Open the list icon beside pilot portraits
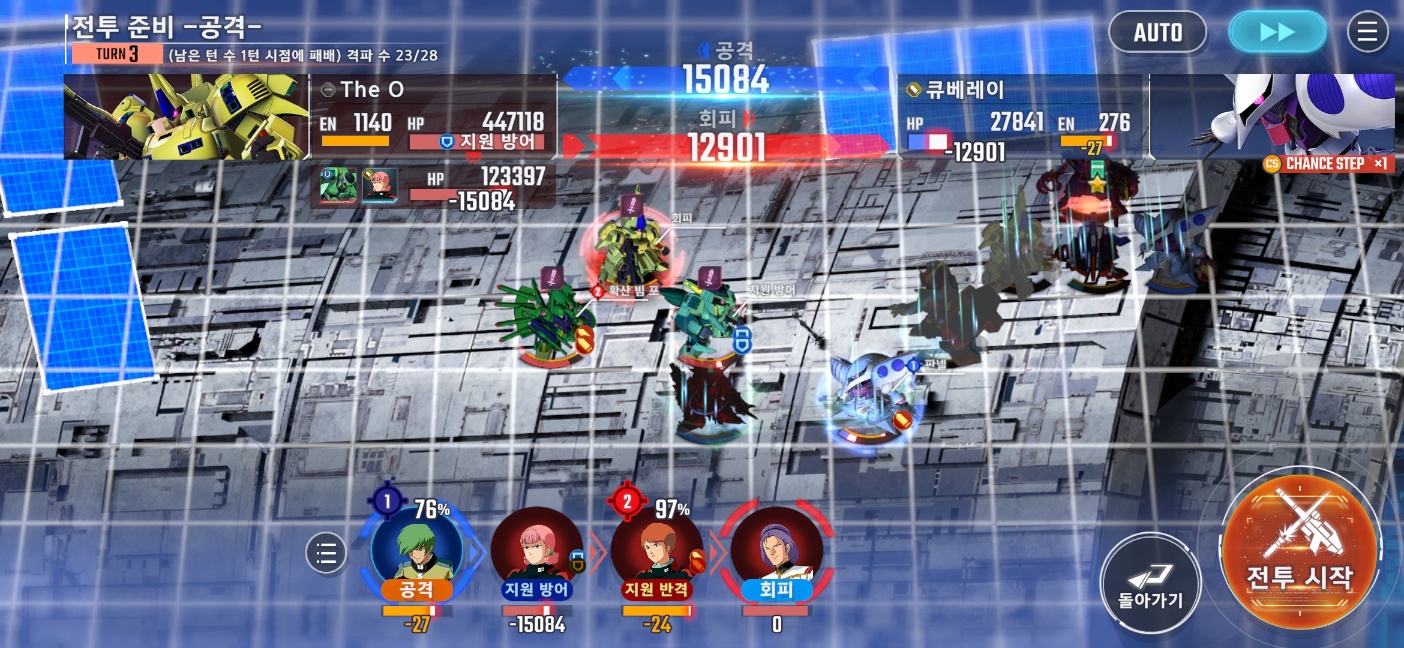The width and height of the screenshot is (1404, 648). coord(325,552)
